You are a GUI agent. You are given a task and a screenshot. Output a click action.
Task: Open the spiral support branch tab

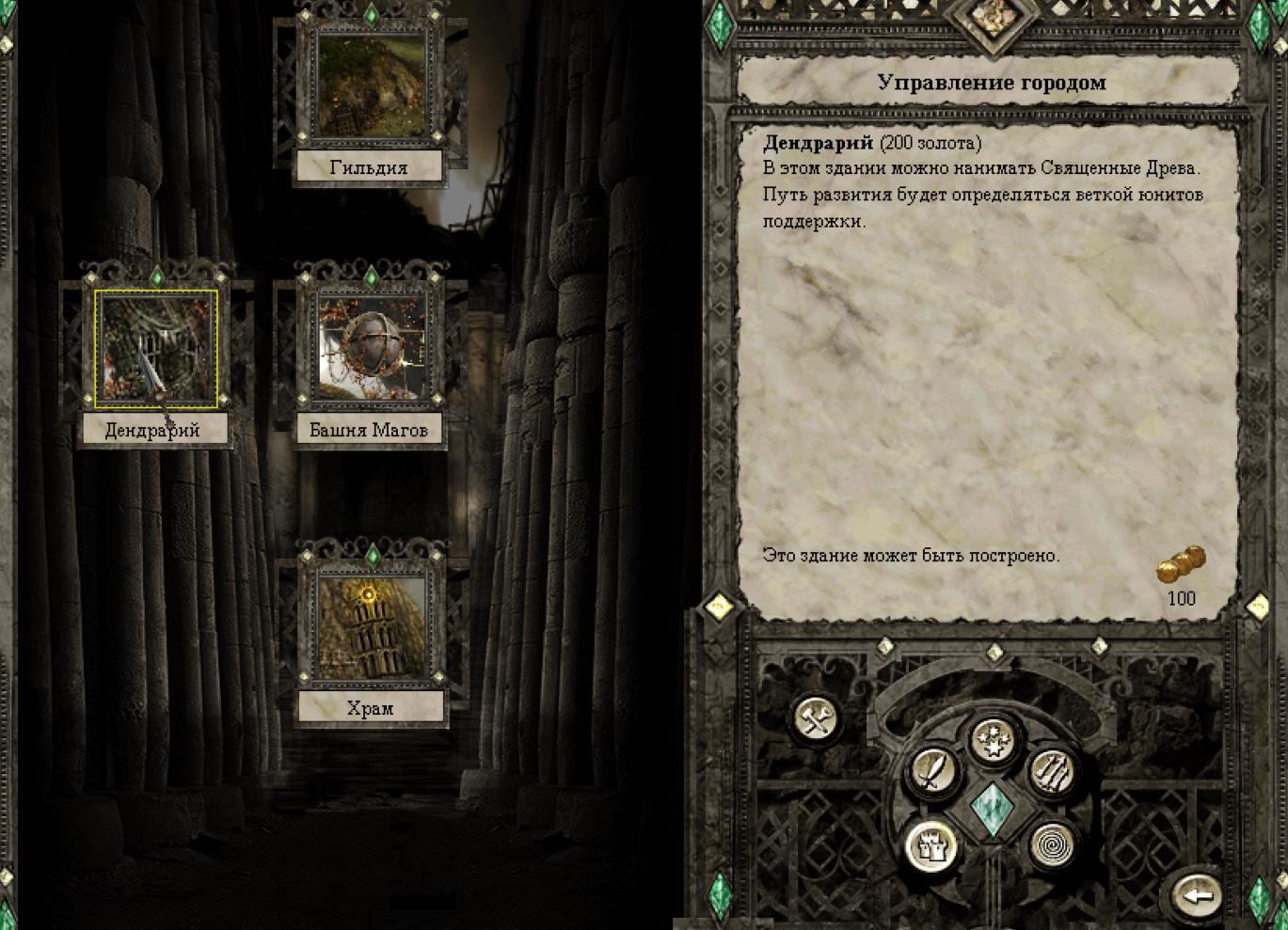click(x=1053, y=845)
